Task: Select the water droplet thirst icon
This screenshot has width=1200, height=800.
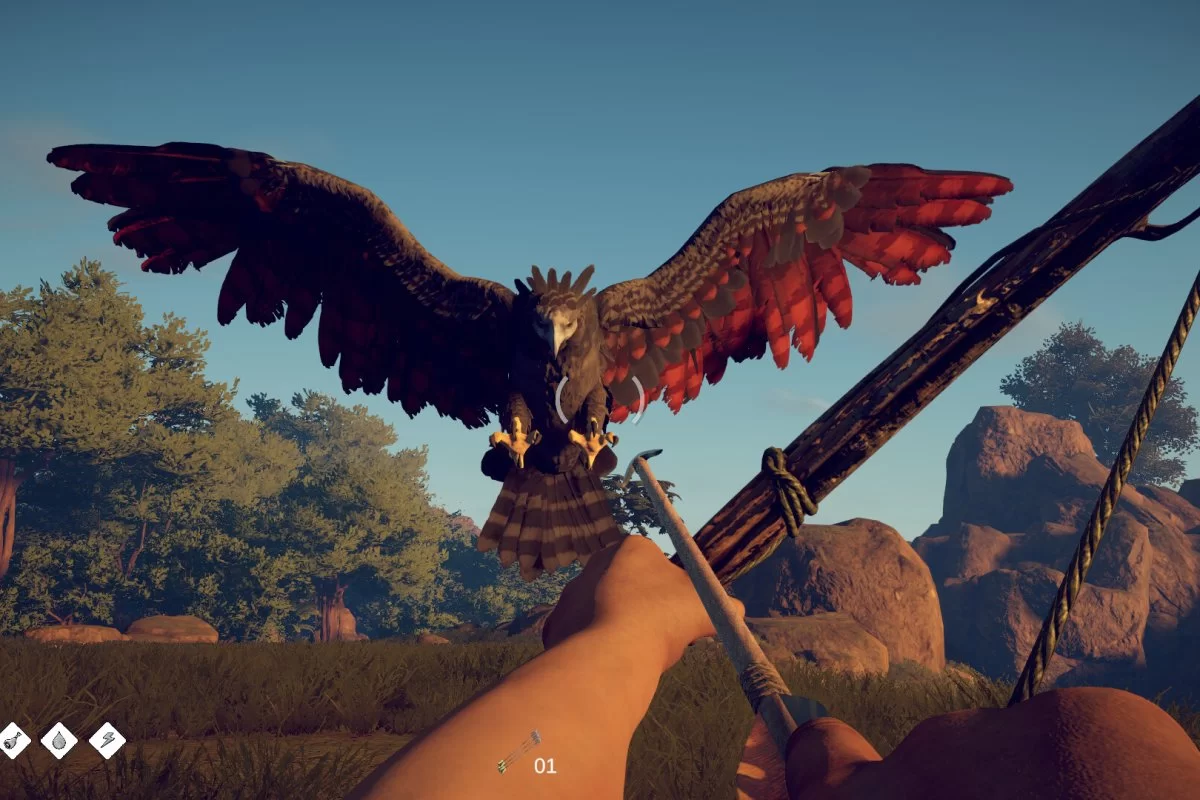Action: pyautogui.click(x=59, y=740)
